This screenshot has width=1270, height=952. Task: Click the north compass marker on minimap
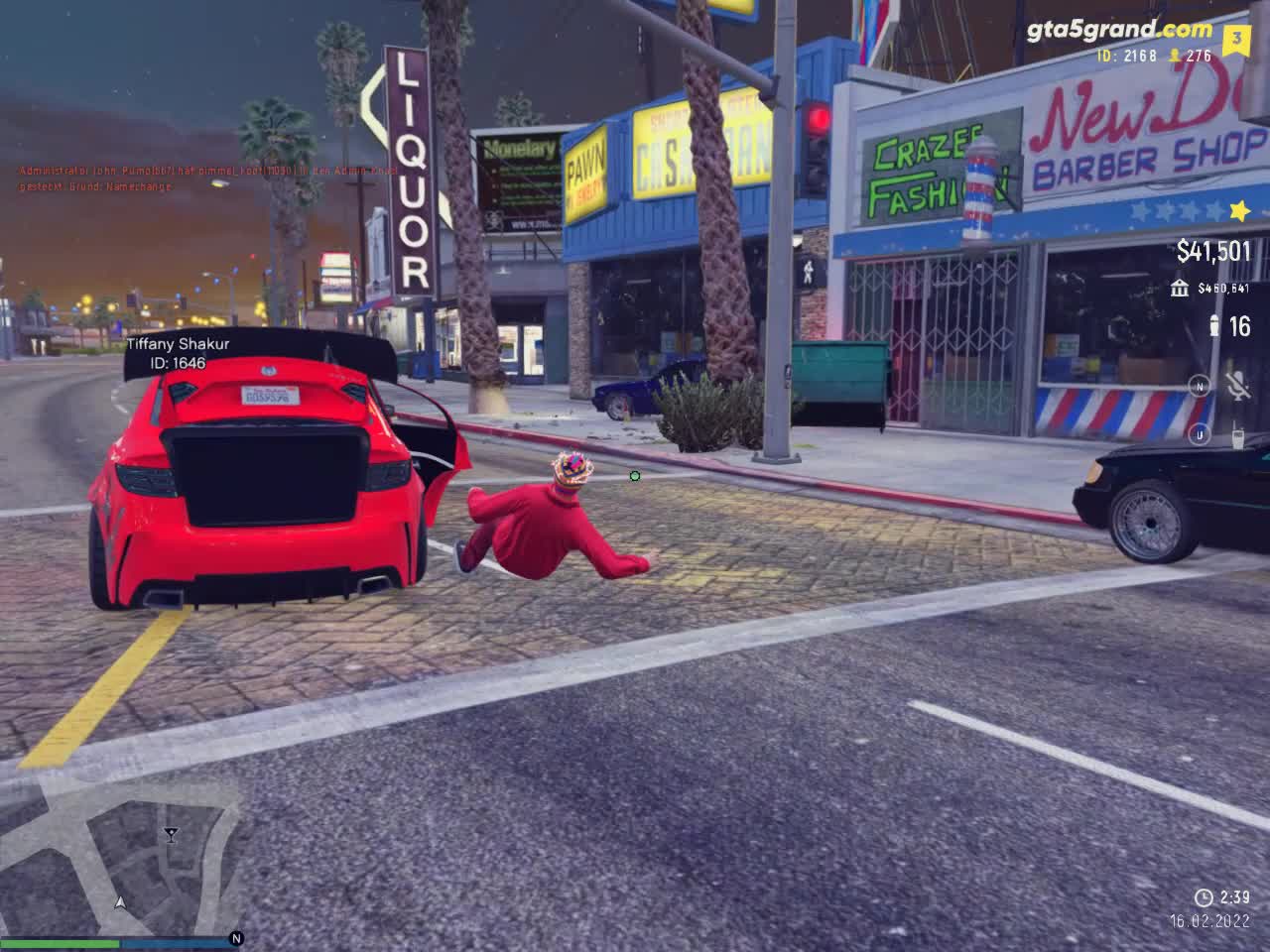[x=236, y=938]
